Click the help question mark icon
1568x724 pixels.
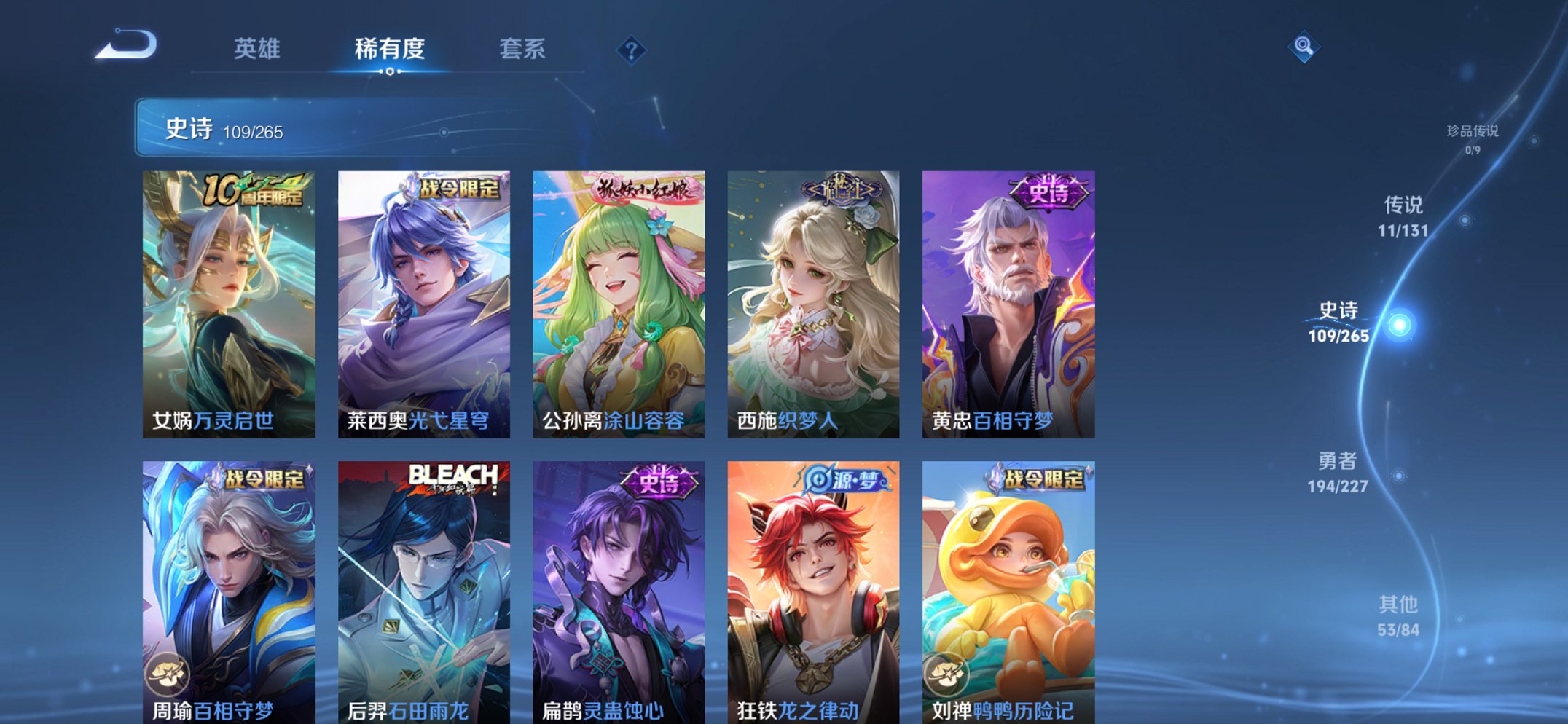(631, 50)
